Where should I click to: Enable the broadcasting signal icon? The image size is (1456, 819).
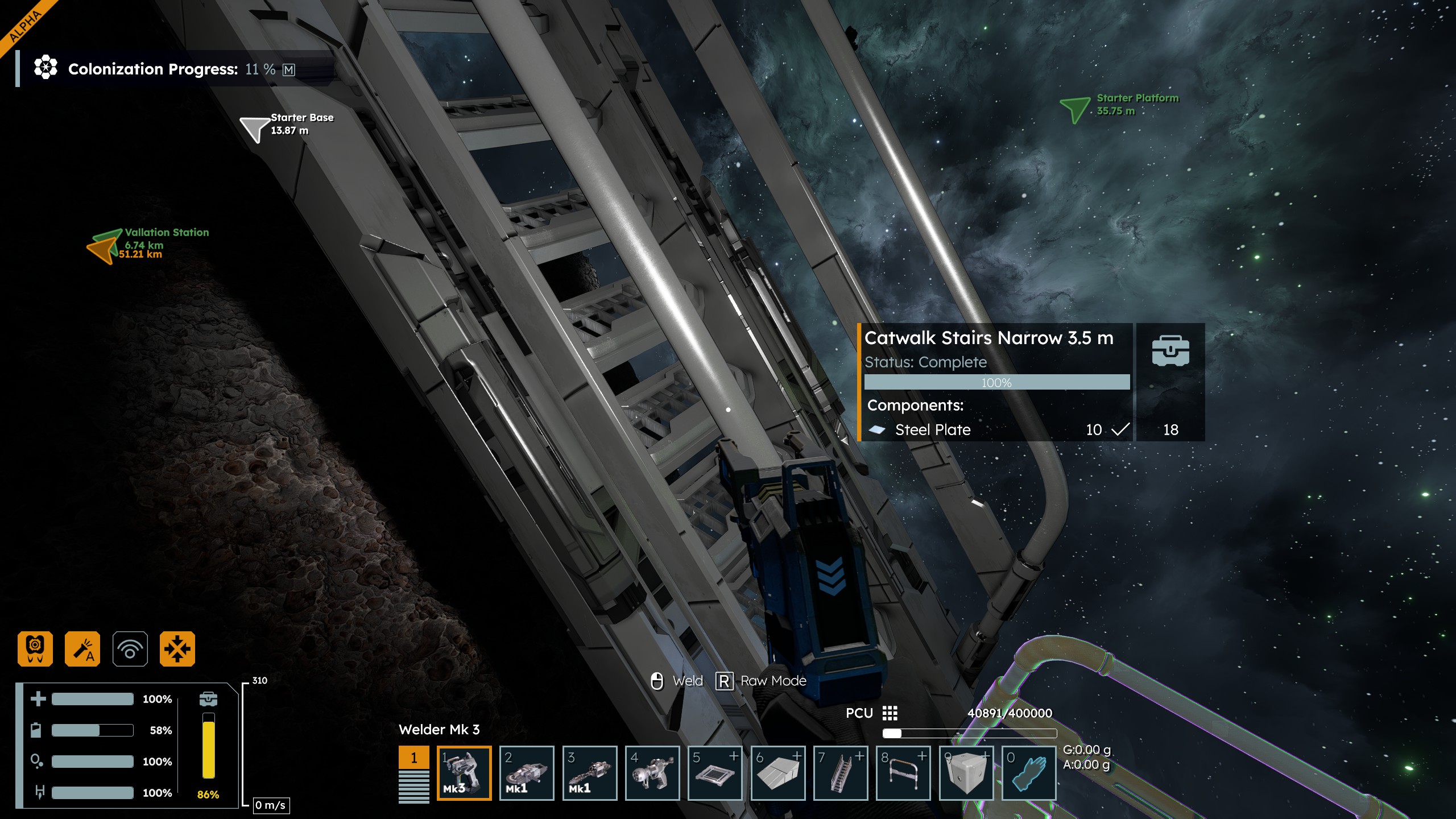click(x=130, y=648)
